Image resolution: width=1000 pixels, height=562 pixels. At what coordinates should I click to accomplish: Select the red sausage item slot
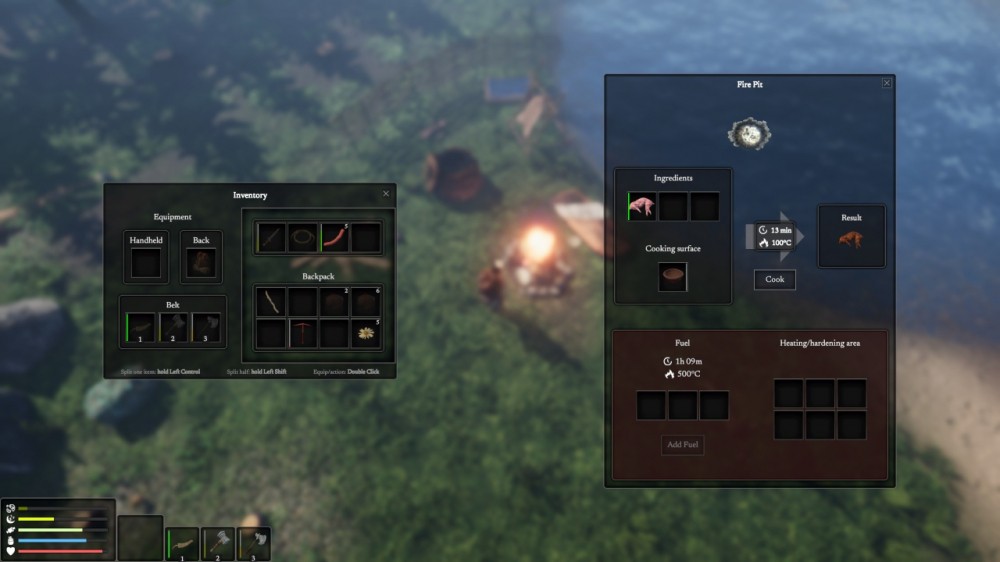tap(334, 238)
